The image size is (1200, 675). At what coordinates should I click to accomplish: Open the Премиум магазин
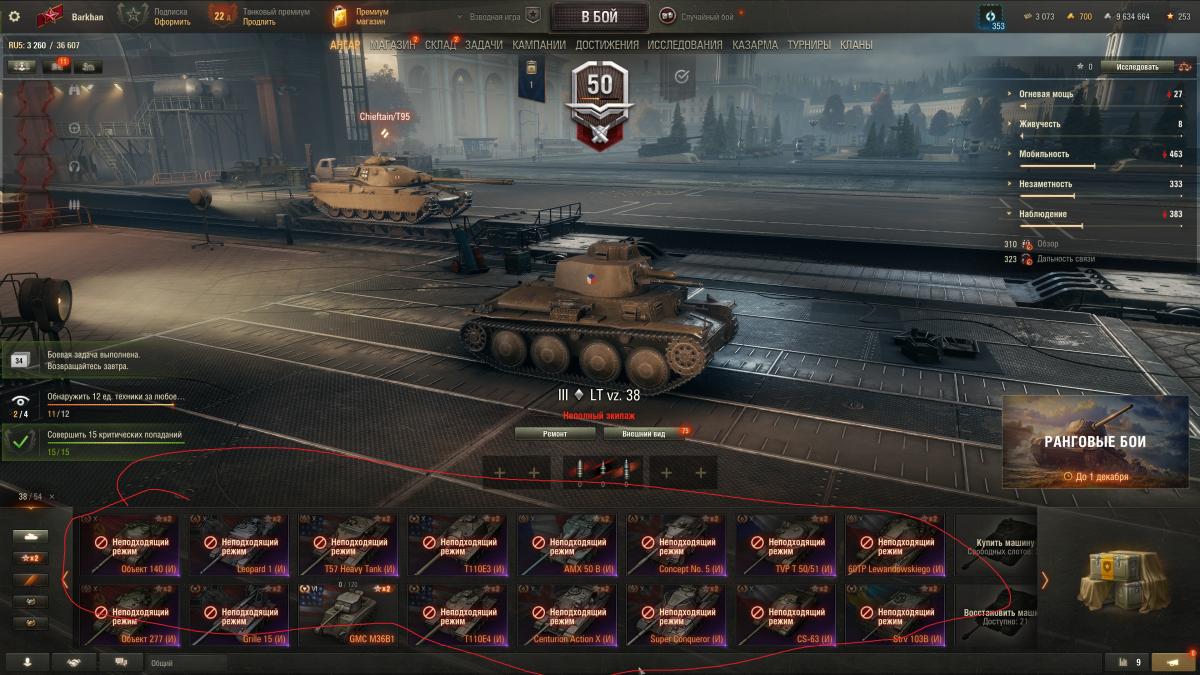click(x=360, y=17)
